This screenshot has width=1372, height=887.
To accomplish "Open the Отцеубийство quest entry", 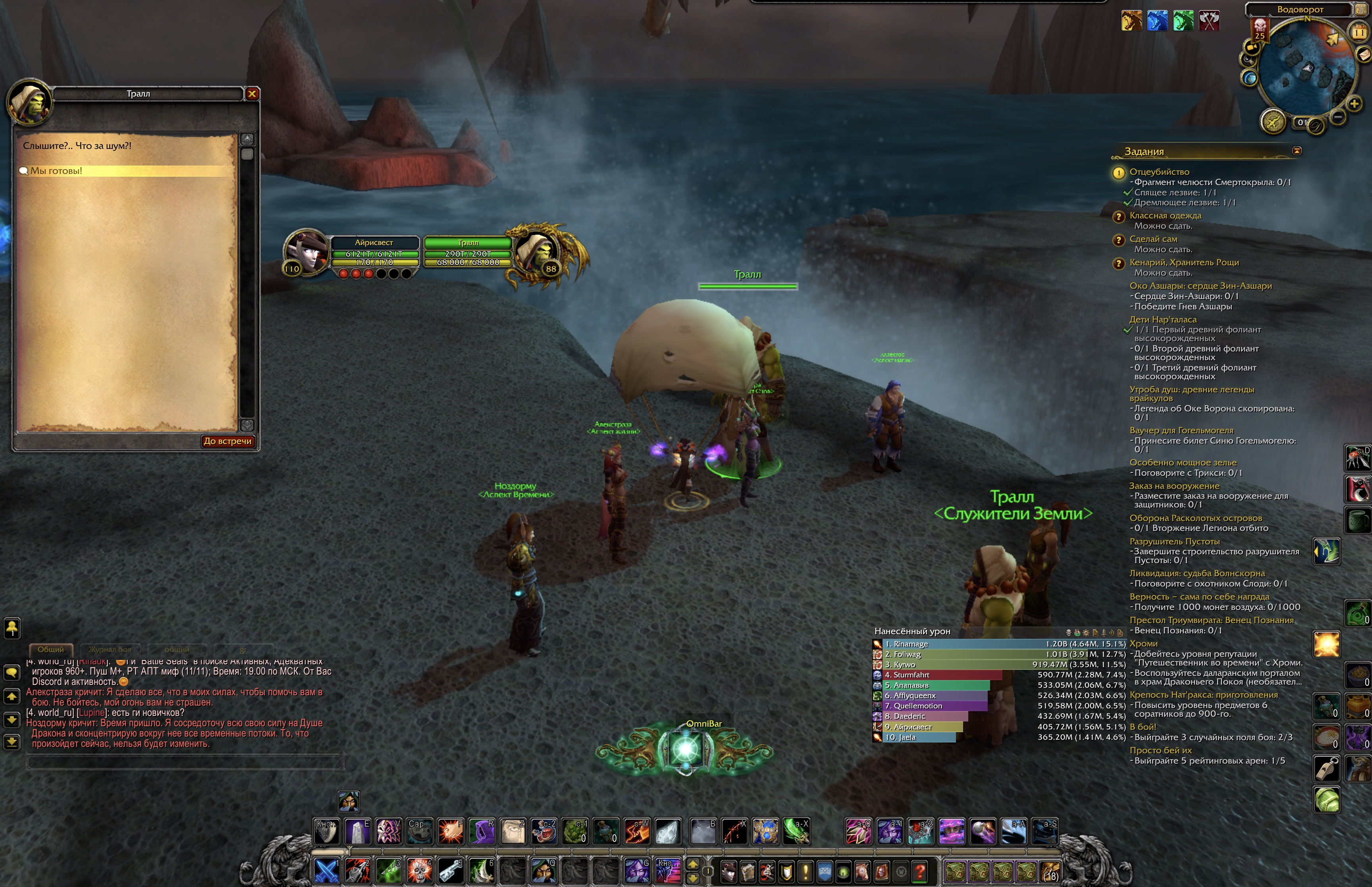I will click(1159, 172).
